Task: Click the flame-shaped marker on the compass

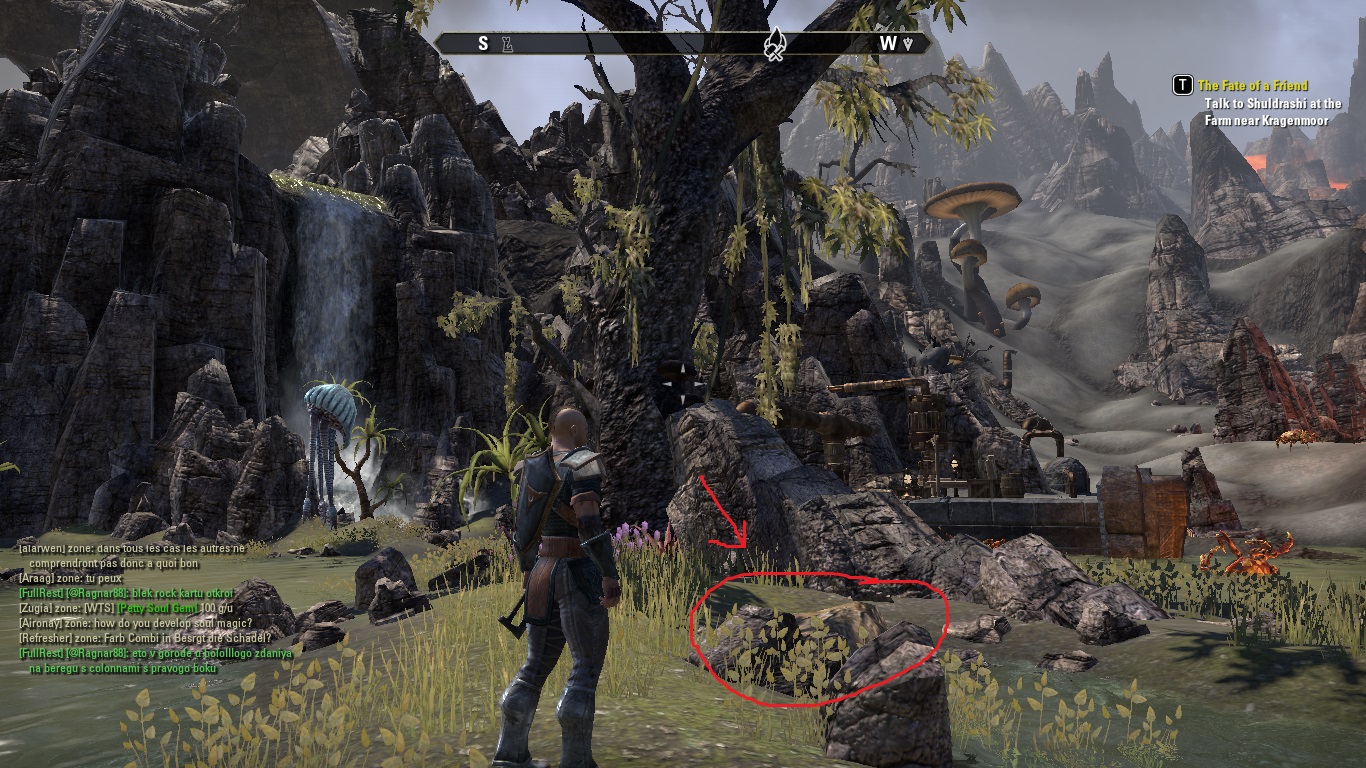Action: (x=773, y=44)
